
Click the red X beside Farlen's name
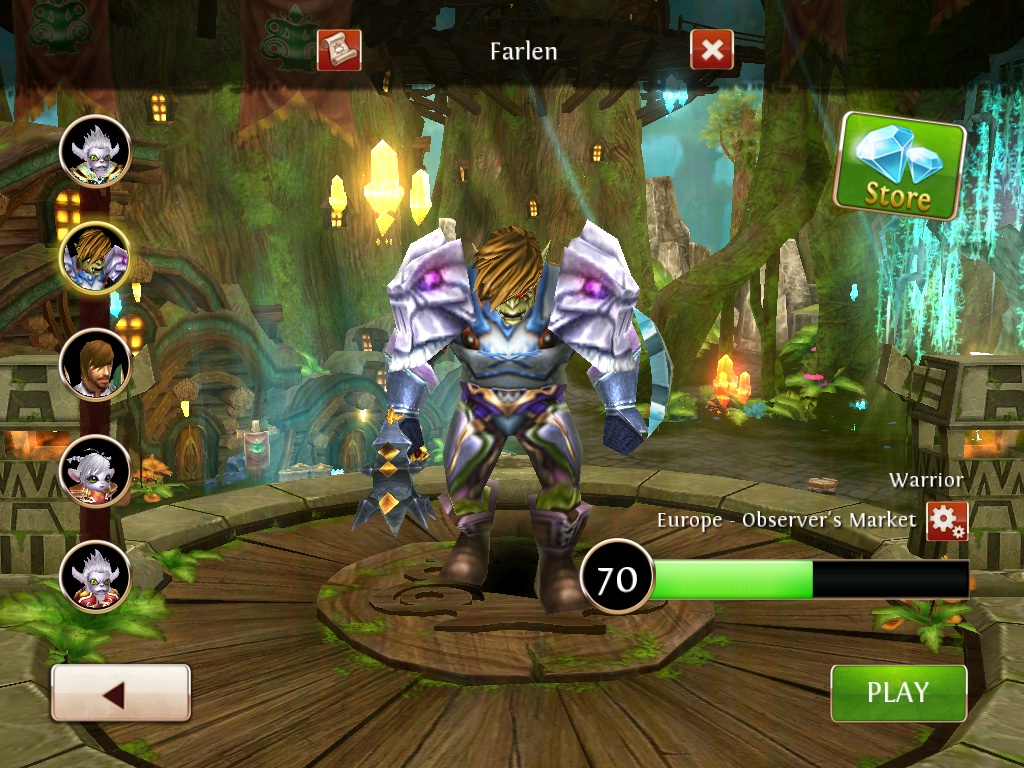(x=711, y=50)
